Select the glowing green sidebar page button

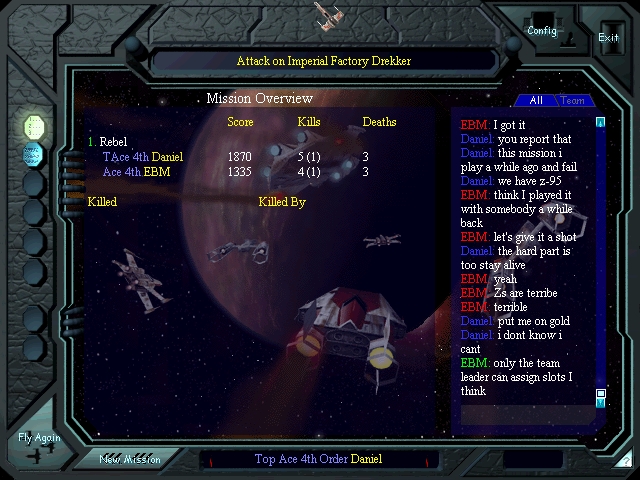tap(34, 126)
